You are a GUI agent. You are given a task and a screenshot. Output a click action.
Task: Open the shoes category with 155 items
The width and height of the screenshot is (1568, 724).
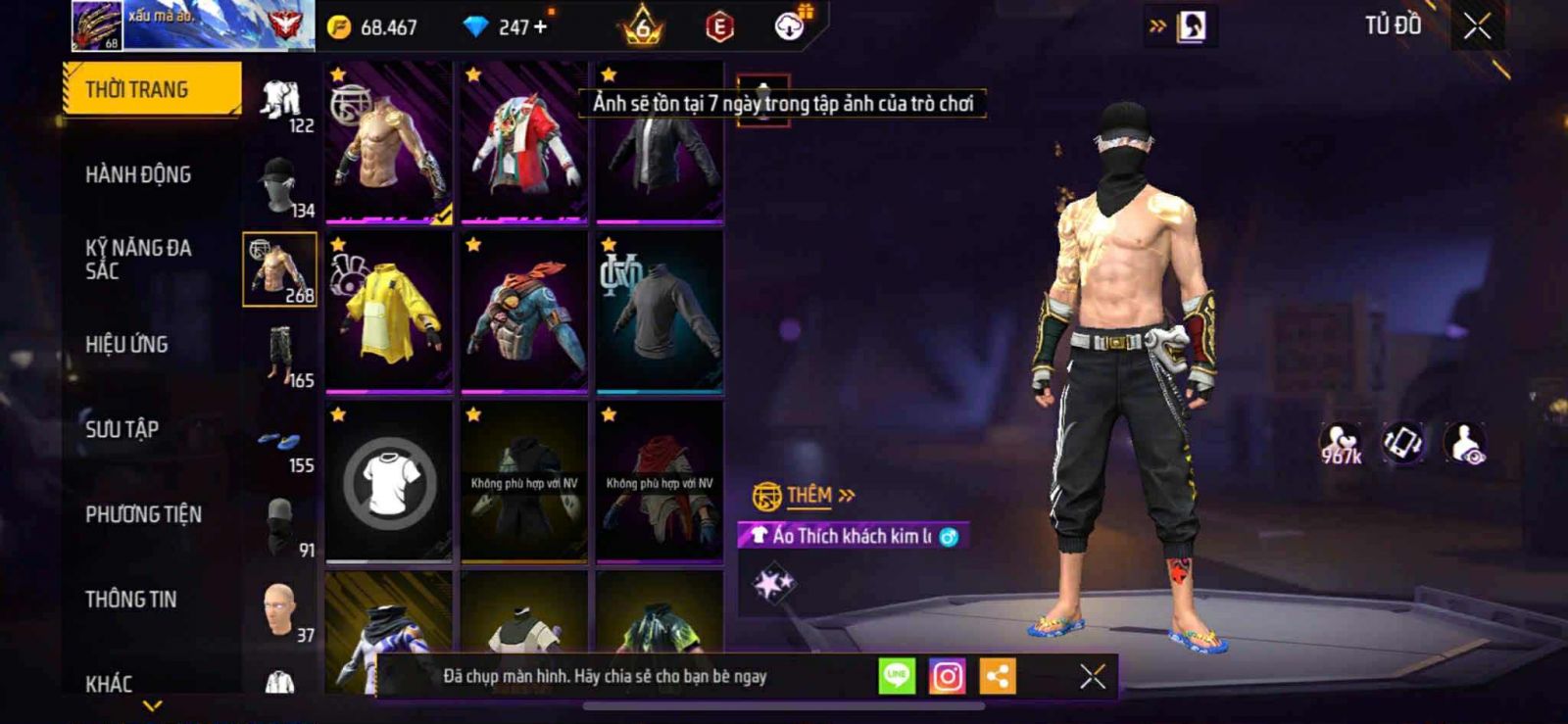[280, 440]
